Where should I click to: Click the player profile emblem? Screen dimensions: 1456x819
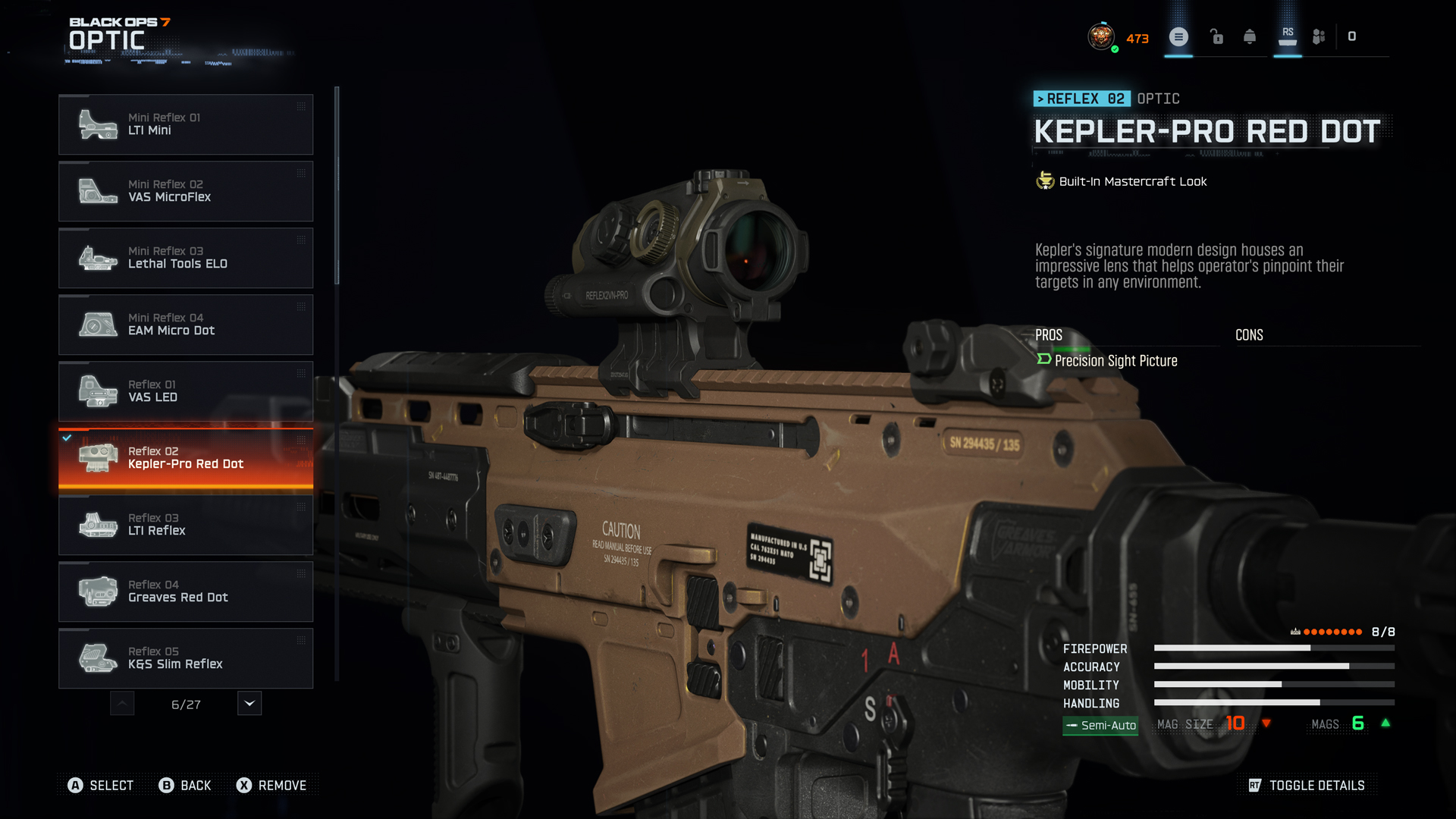coord(1101,36)
